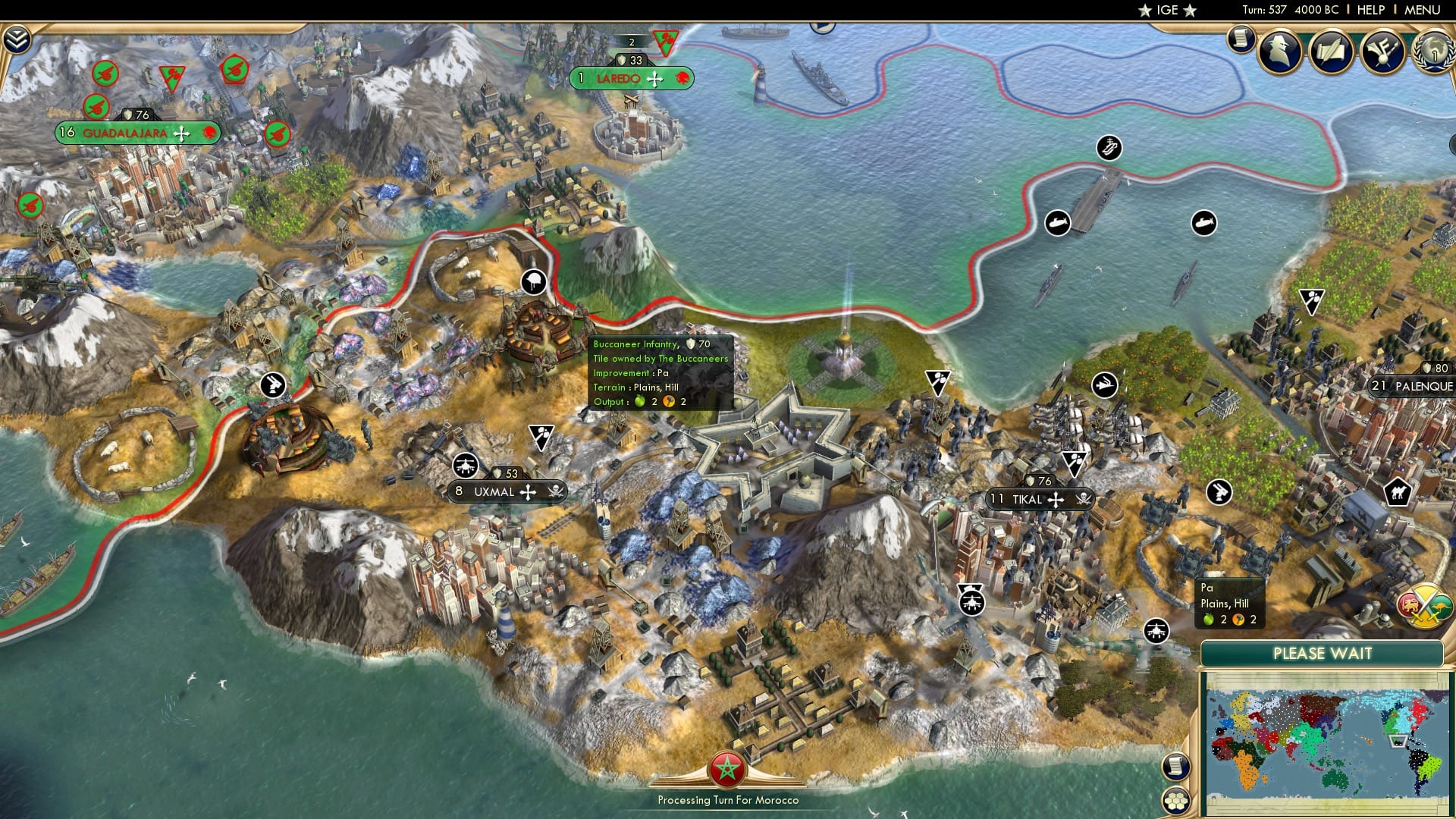Viewport: 1456px width, 819px height.
Task: Click the PLEASE WAIT banner
Action: [1323, 652]
